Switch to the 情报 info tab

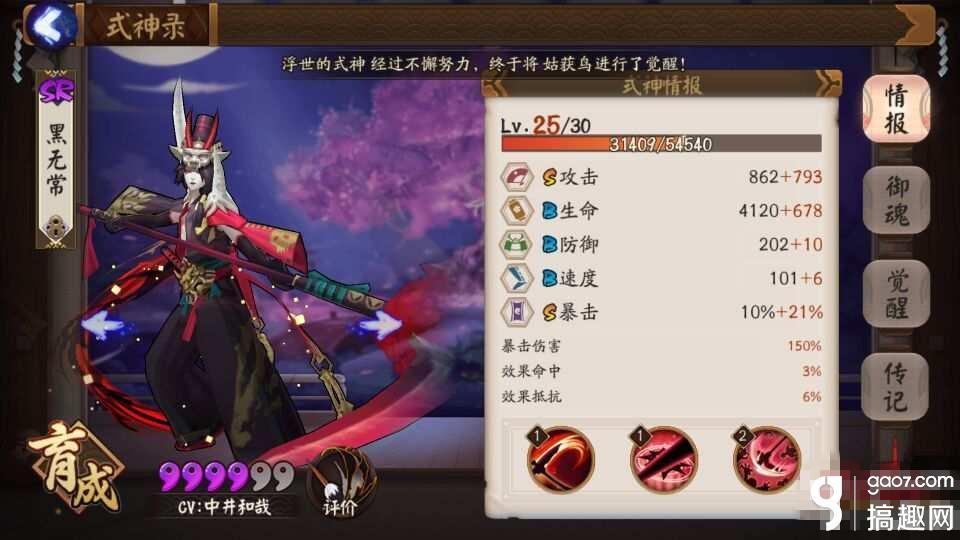[895, 110]
